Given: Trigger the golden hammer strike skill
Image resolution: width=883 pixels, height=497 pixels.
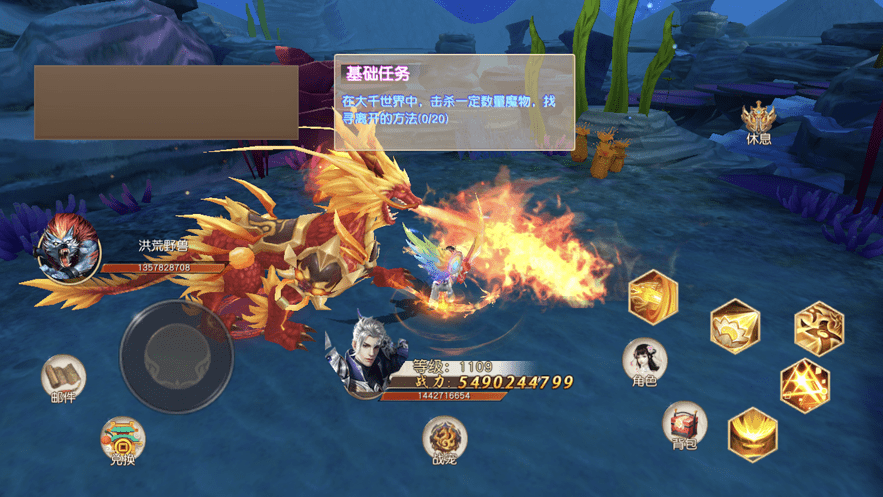Looking at the screenshot, I should 819,328.
